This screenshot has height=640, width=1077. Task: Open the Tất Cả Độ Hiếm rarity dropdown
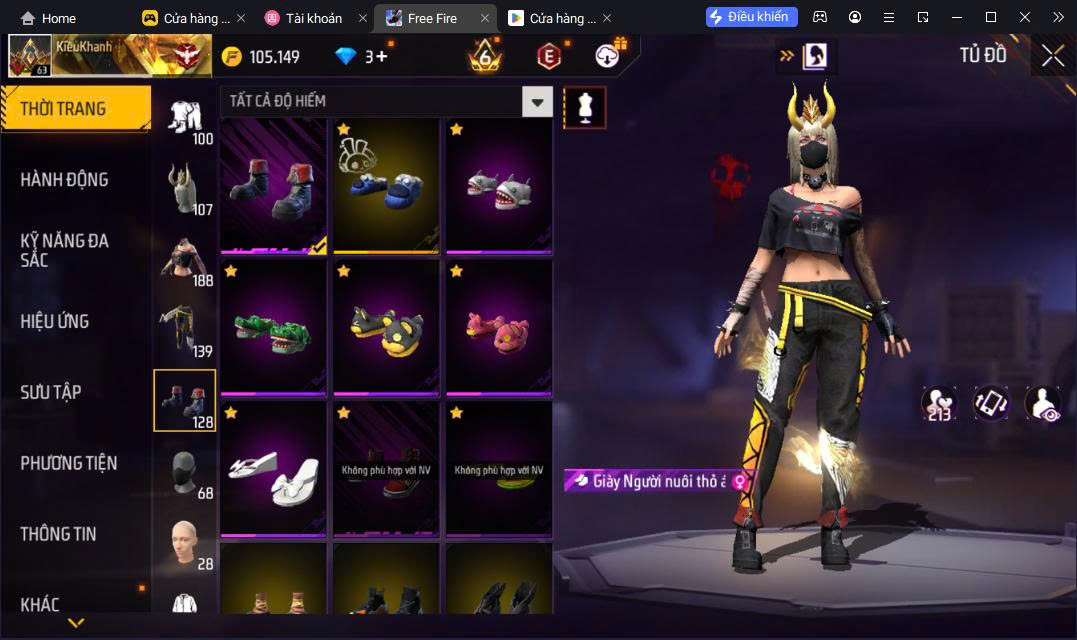click(x=538, y=101)
